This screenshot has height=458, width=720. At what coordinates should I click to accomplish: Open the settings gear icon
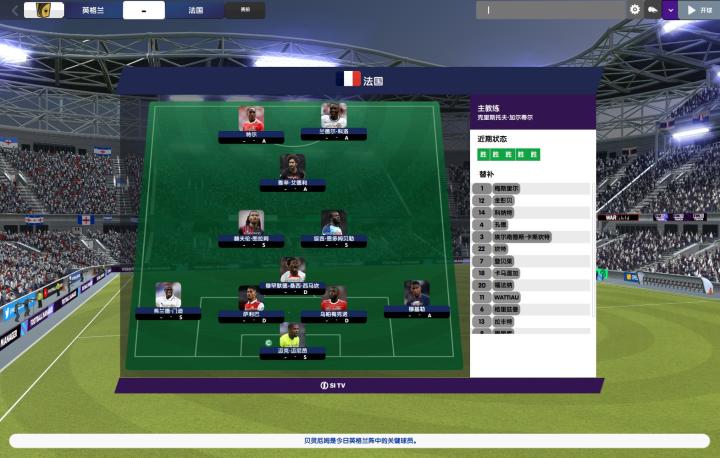[x=635, y=10]
